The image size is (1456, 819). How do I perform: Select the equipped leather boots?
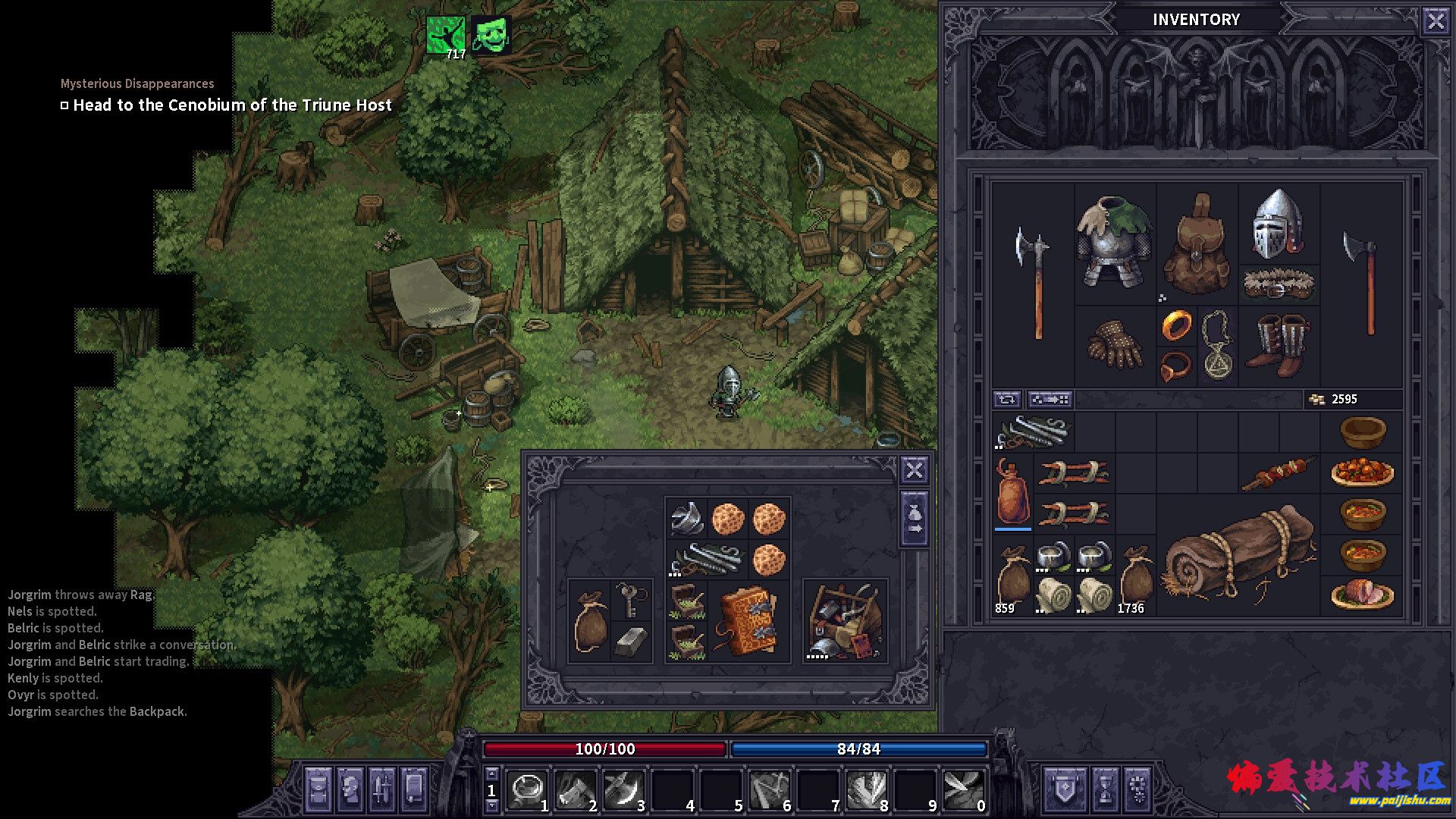[1279, 345]
